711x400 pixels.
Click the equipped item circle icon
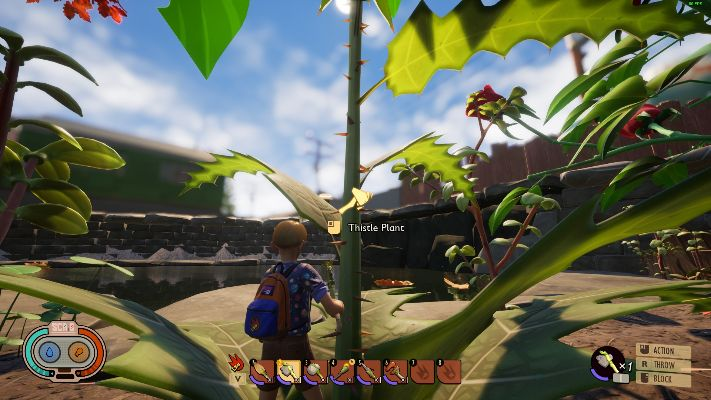point(606,361)
